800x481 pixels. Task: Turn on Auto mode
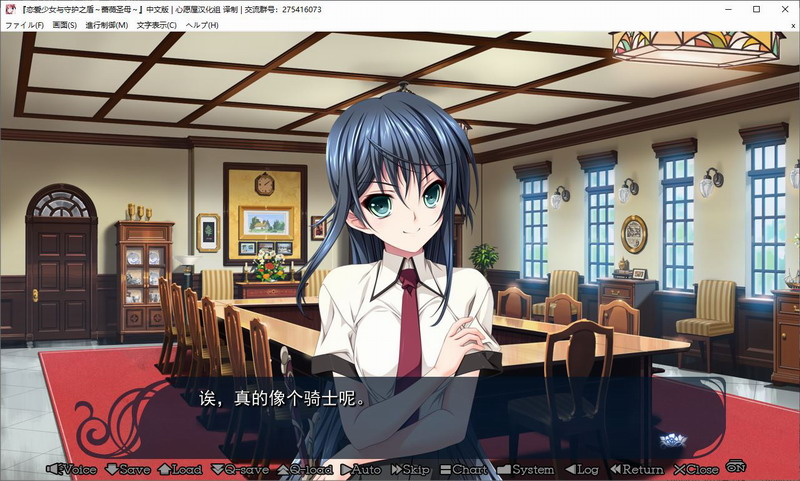pyautogui.click(x=361, y=469)
